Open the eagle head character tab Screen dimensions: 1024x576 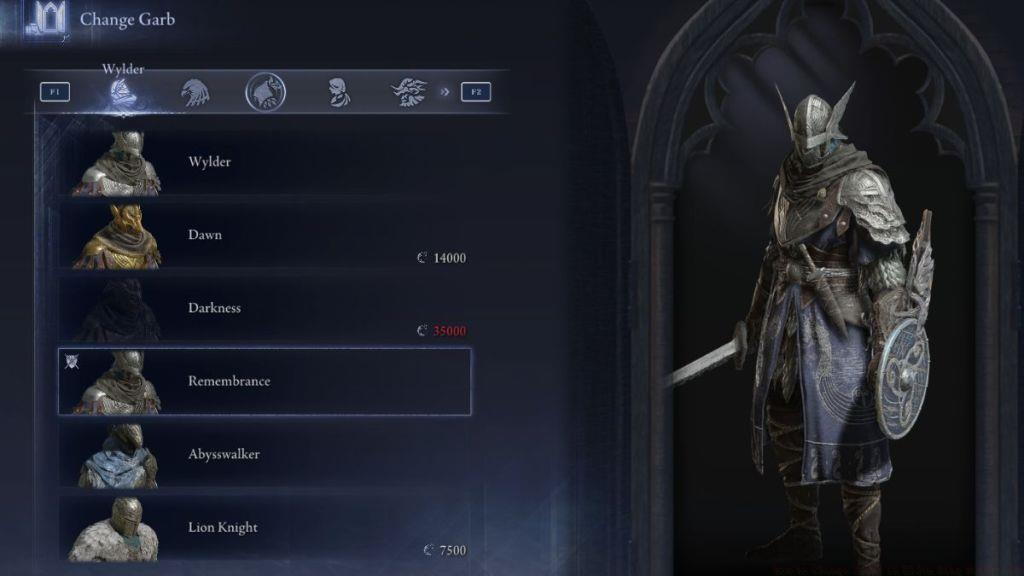coord(194,92)
